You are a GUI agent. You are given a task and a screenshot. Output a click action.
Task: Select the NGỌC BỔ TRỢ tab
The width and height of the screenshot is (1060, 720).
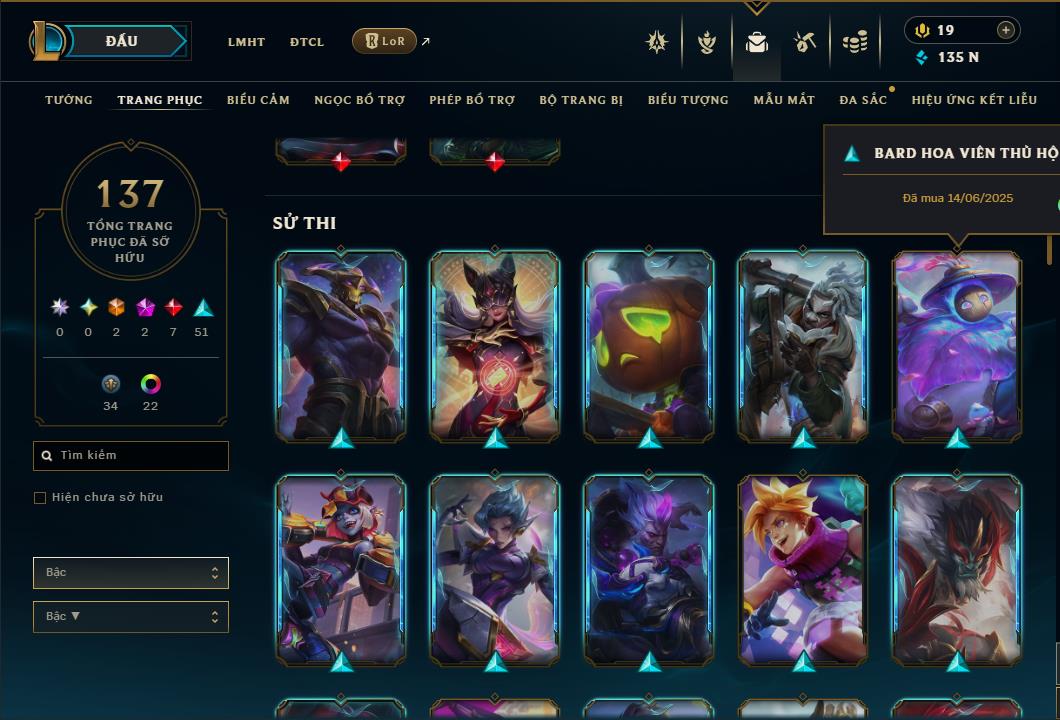pyautogui.click(x=359, y=100)
